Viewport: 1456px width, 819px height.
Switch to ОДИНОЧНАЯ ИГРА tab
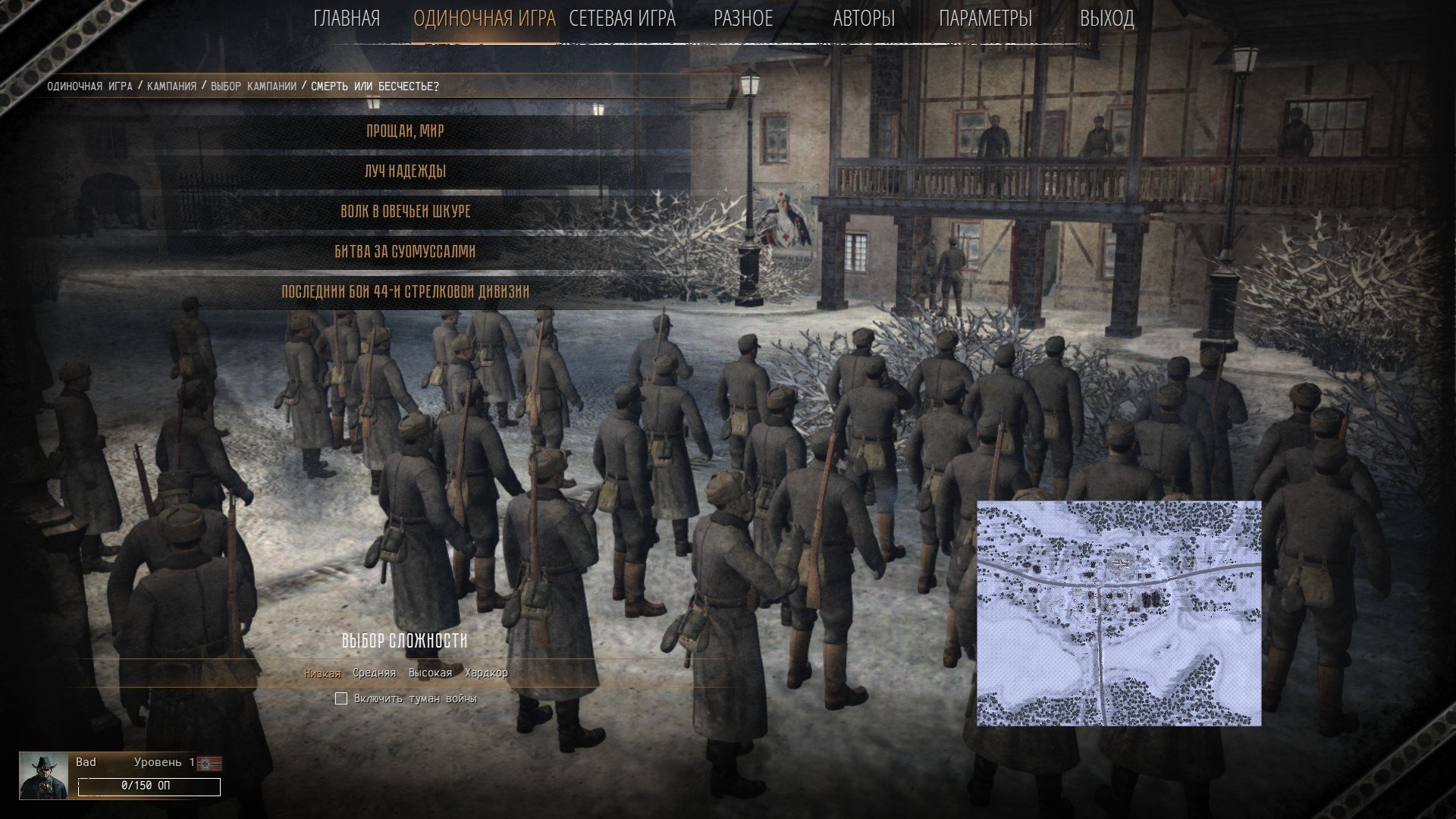(485, 19)
